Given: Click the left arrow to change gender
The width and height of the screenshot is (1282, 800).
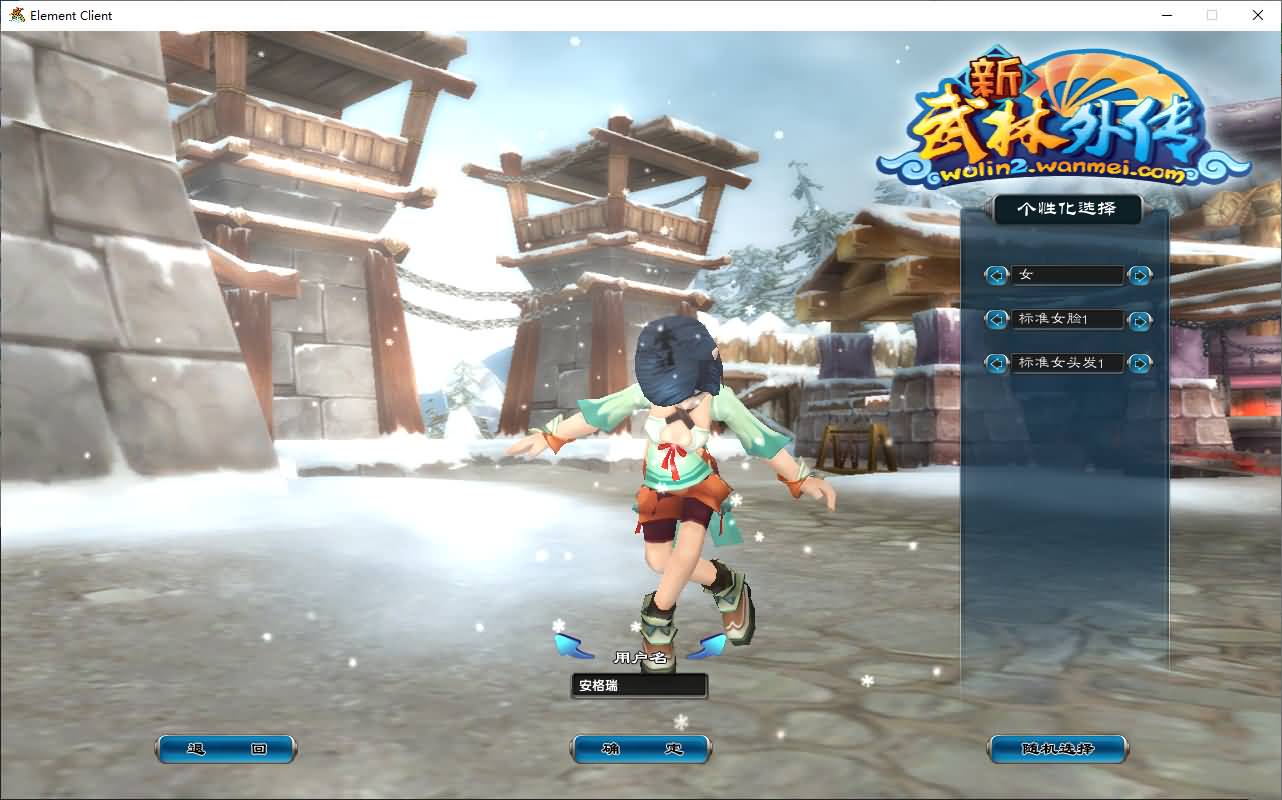Looking at the screenshot, I should pyautogui.click(x=996, y=275).
